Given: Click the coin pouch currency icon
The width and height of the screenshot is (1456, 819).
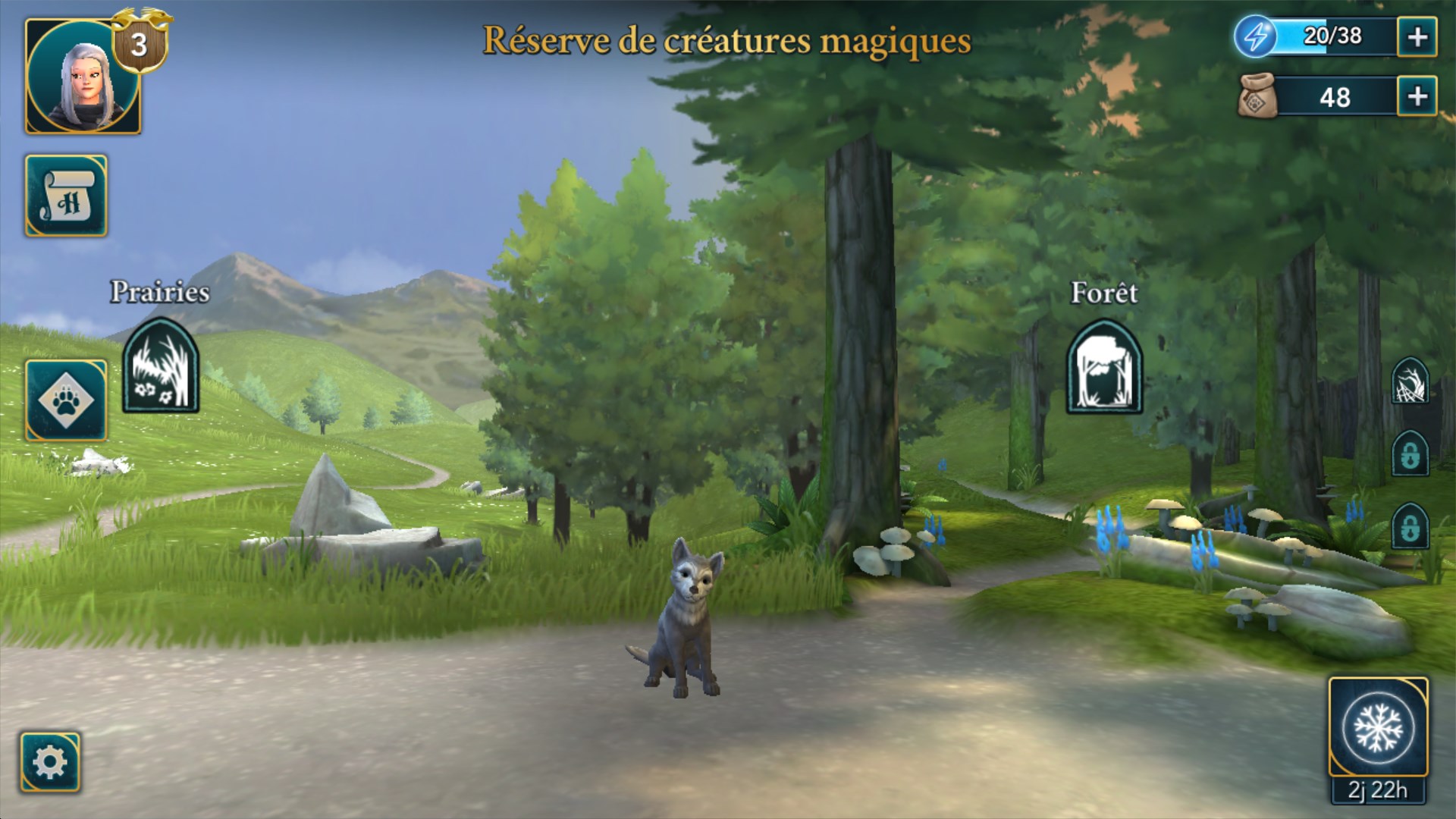Looking at the screenshot, I should pyautogui.click(x=1259, y=96).
